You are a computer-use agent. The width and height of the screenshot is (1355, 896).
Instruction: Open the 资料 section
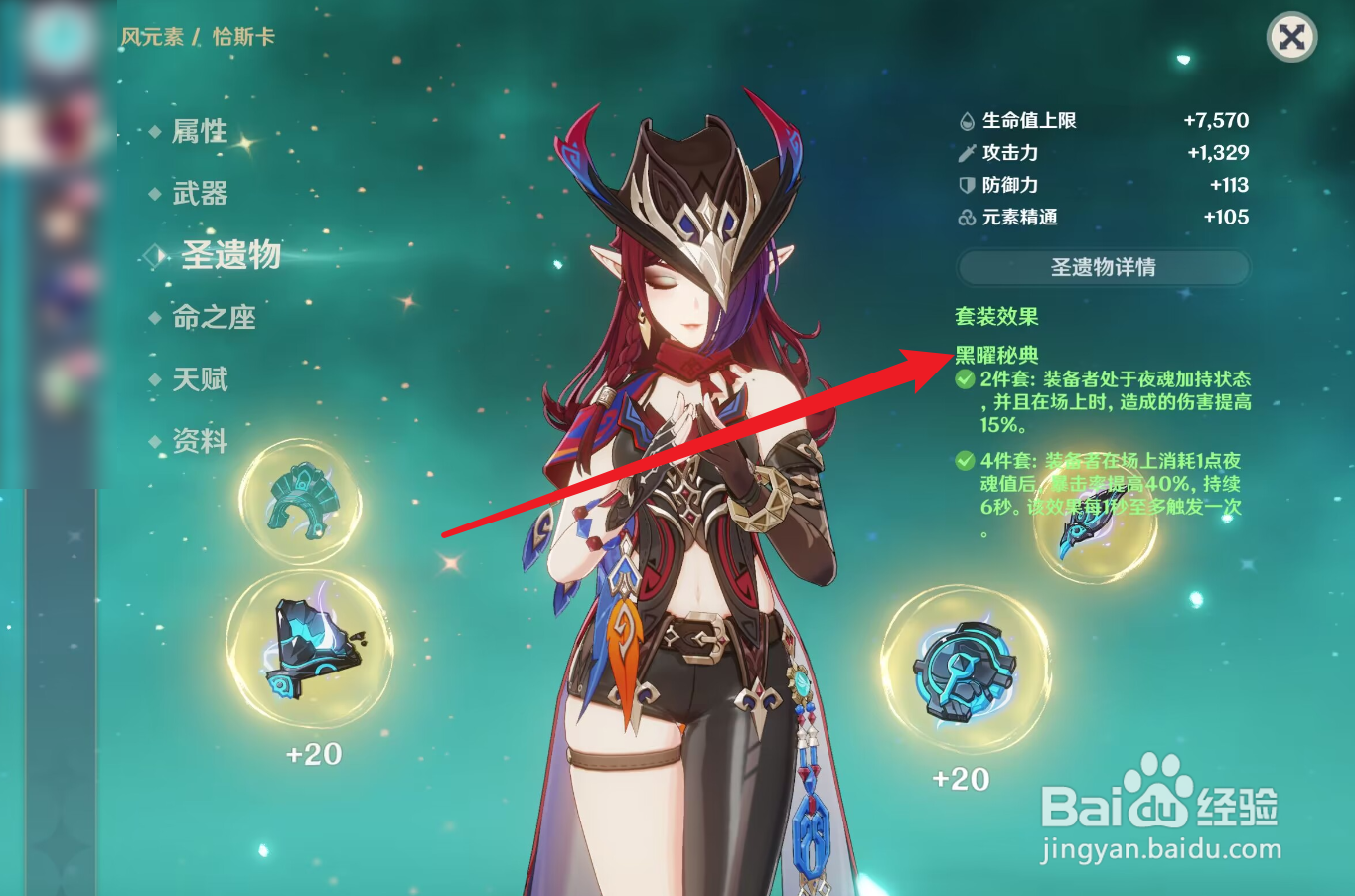[197, 443]
